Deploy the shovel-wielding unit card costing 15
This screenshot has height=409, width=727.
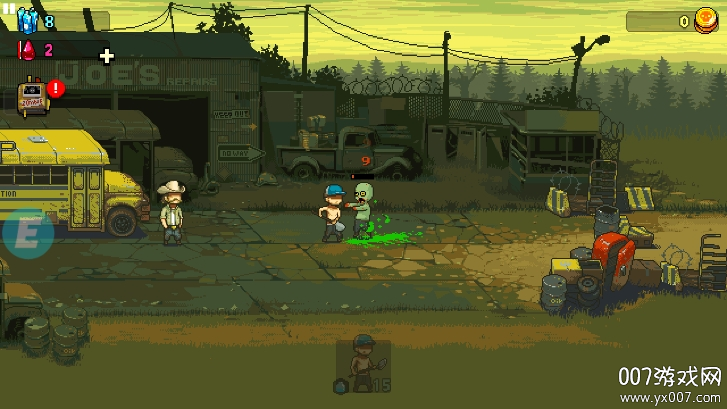point(363,364)
